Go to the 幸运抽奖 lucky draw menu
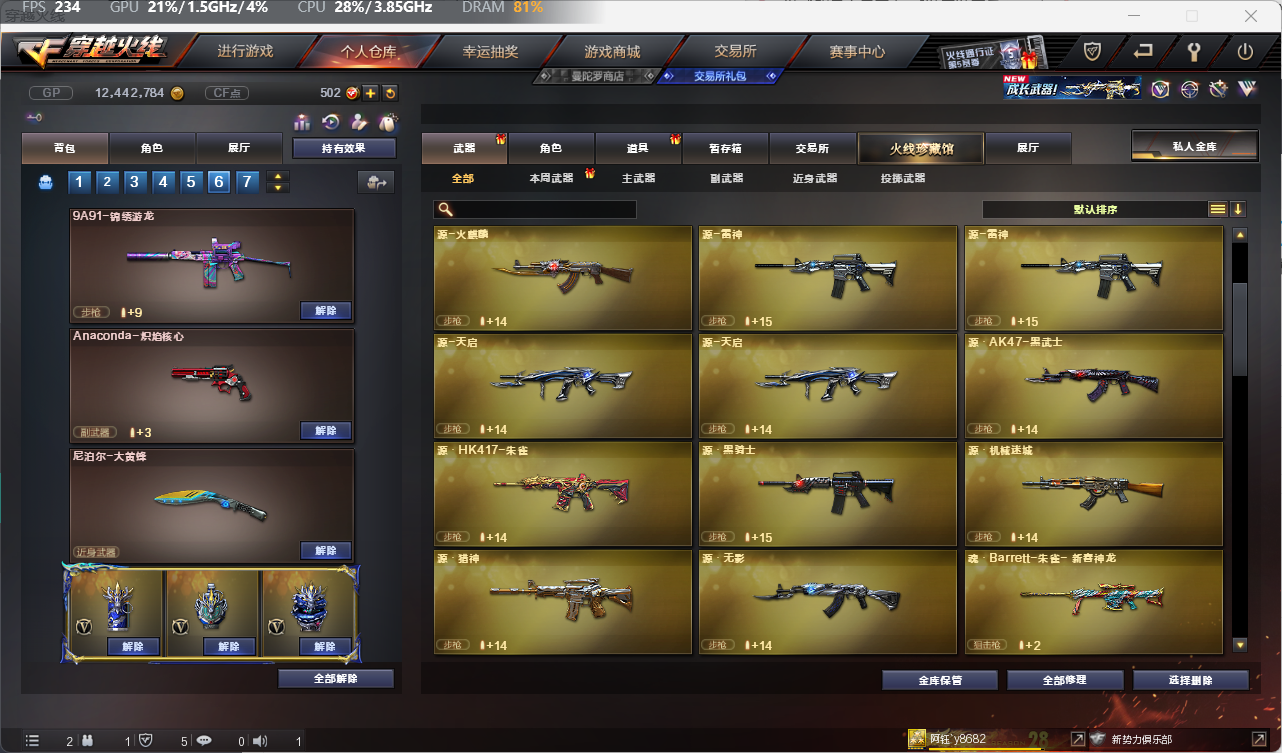The height and width of the screenshot is (753, 1282). pos(490,51)
